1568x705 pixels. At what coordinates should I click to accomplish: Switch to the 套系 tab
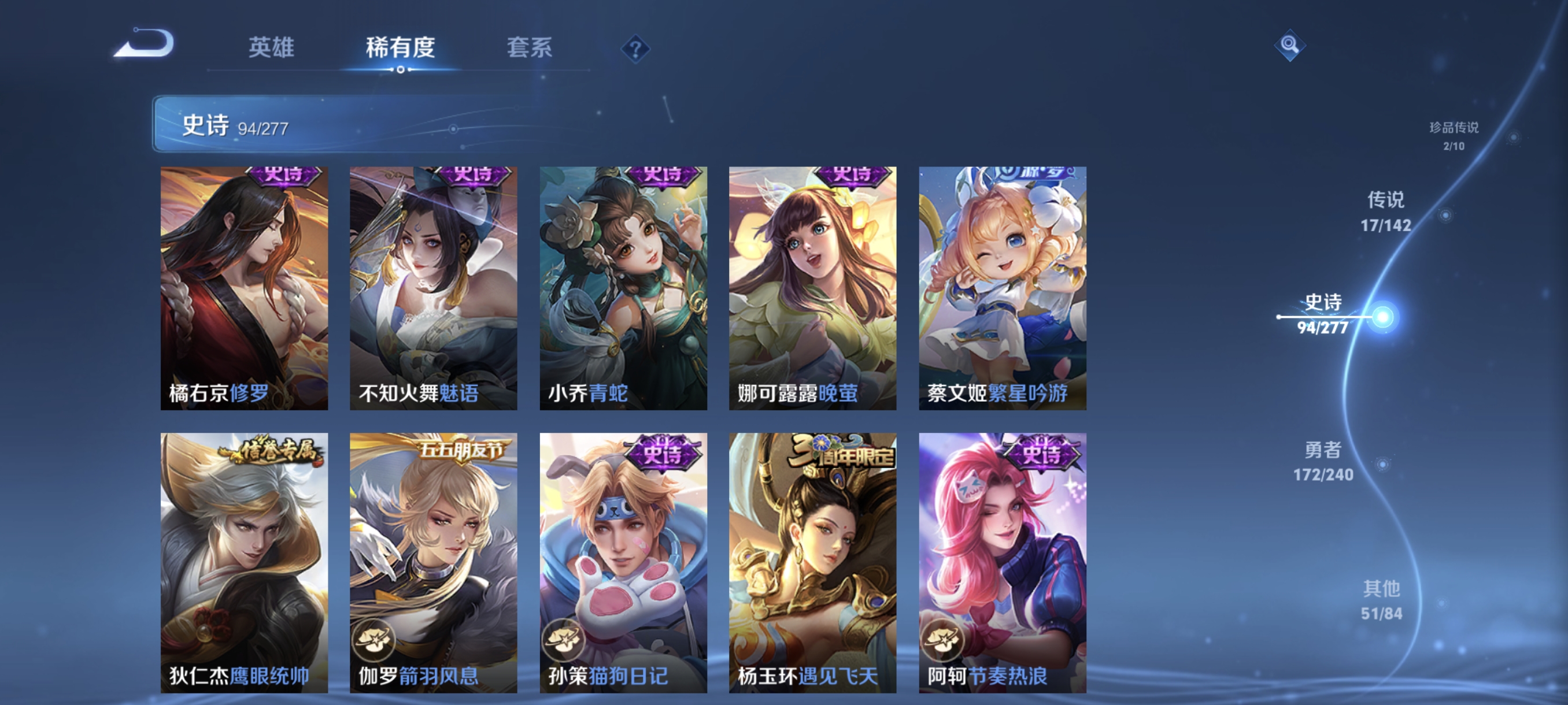pos(530,49)
